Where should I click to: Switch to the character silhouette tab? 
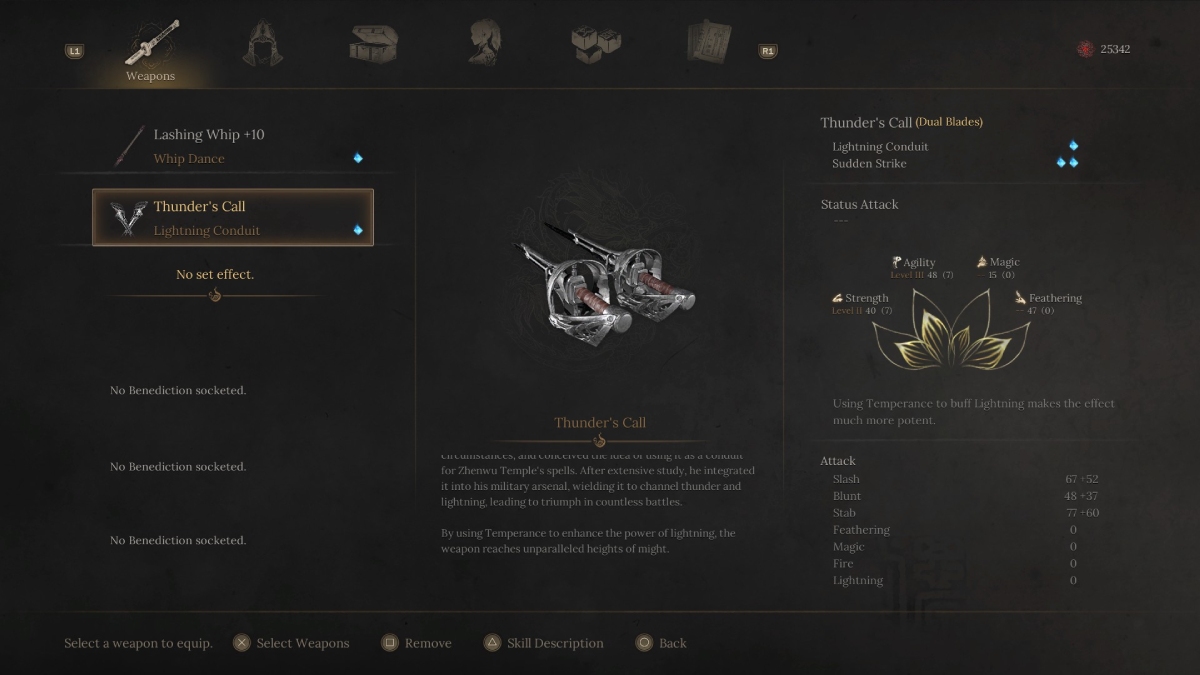click(x=484, y=44)
